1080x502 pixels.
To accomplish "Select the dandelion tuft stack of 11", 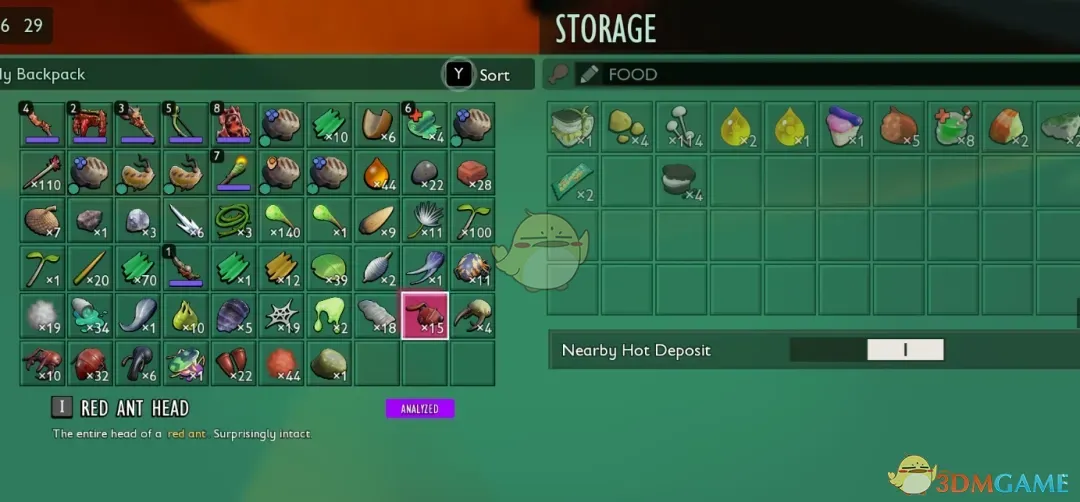I will [x=425, y=220].
